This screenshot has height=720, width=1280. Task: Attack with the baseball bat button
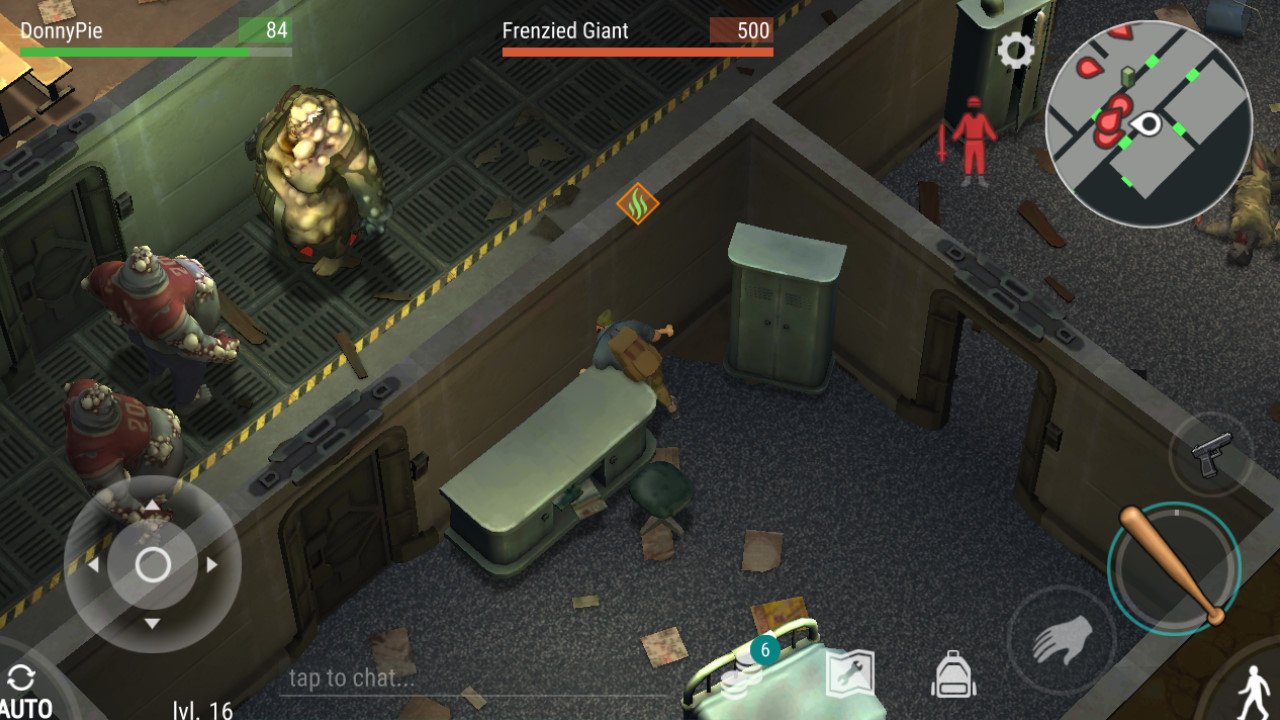click(x=1174, y=567)
